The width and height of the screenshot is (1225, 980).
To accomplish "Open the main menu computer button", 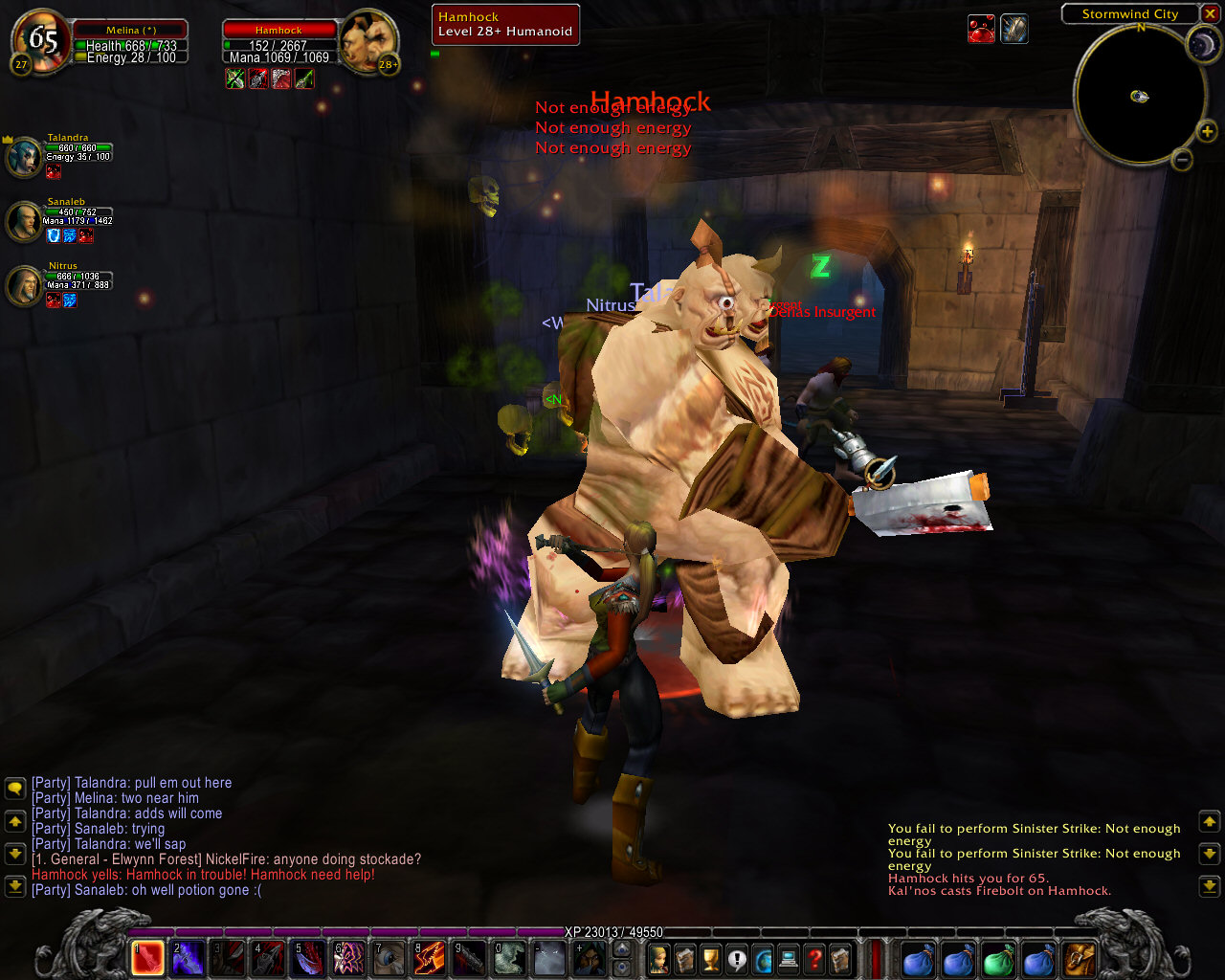I will [789, 958].
